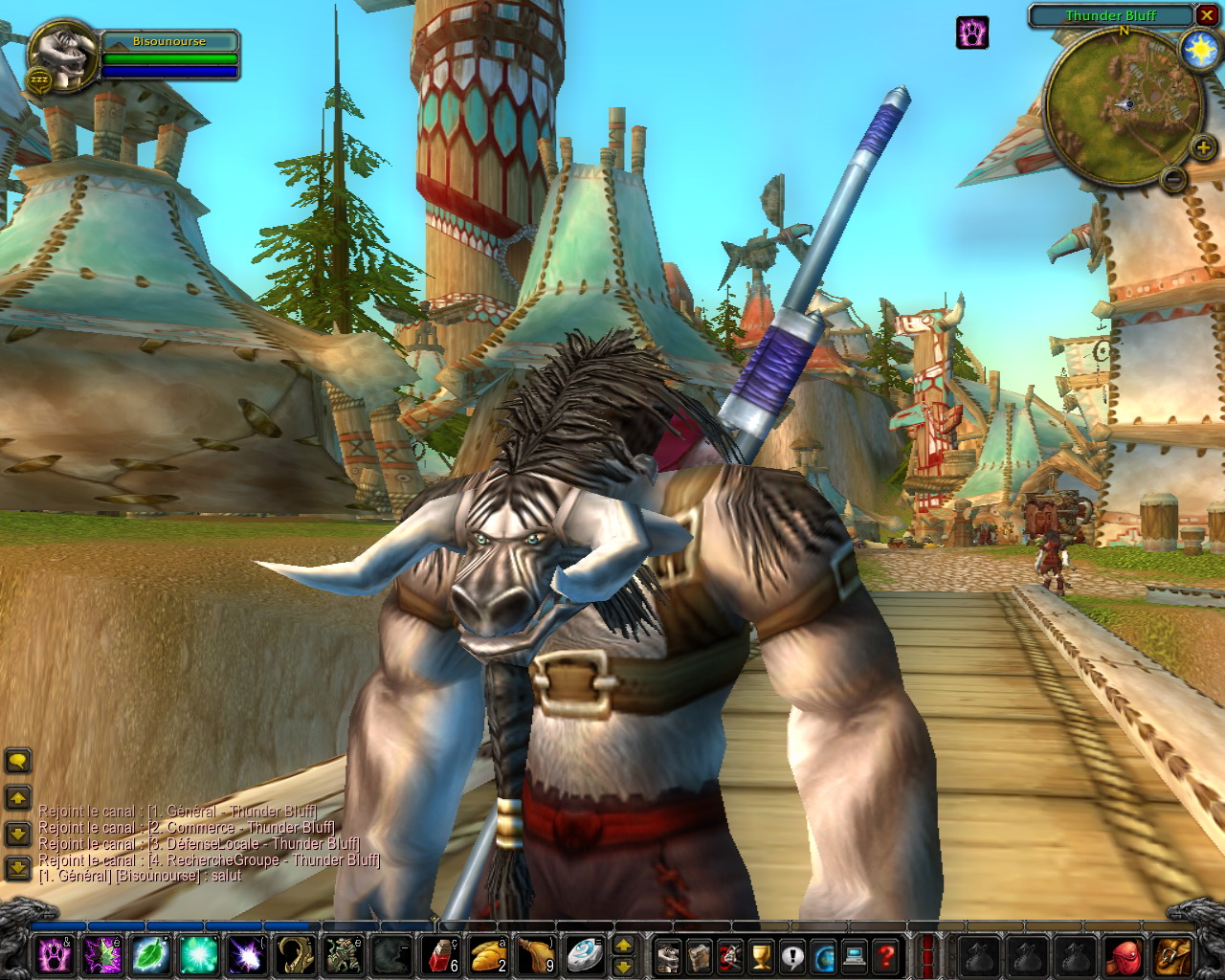
Task: Use the red potion with 6 charges
Action: (x=440, y=955)
